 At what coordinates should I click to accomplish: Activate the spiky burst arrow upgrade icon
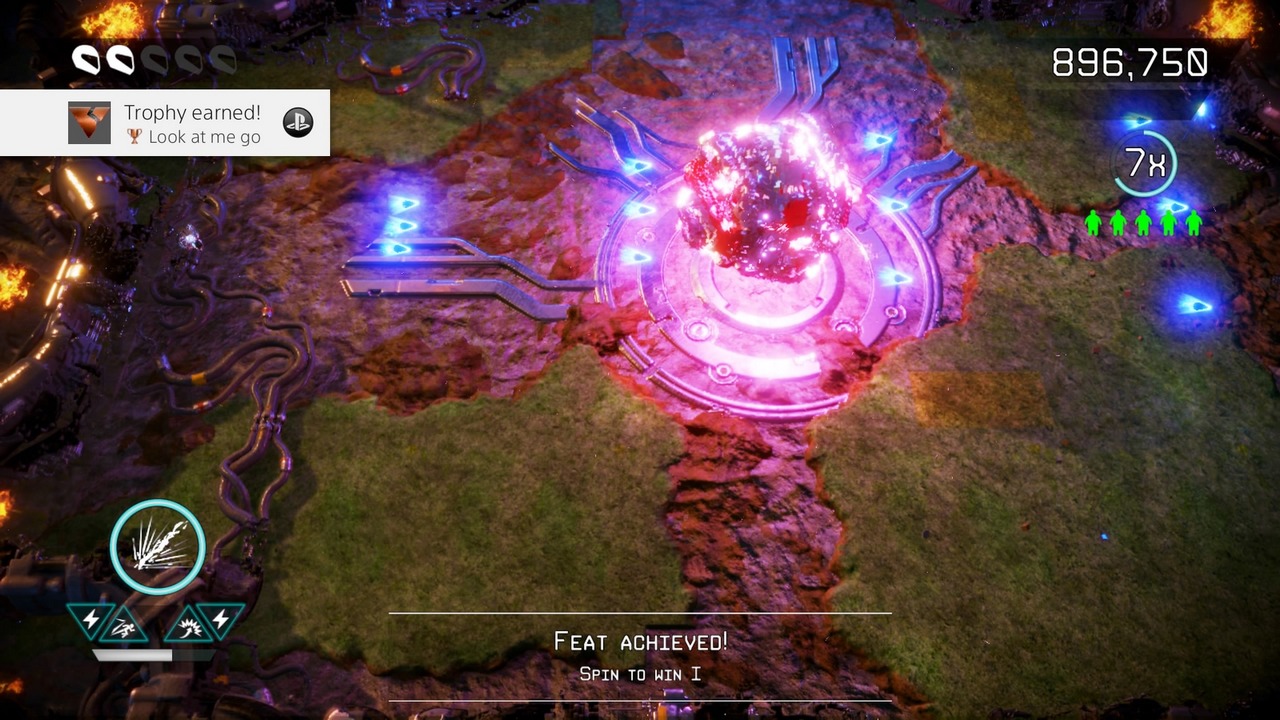point(188,628)
